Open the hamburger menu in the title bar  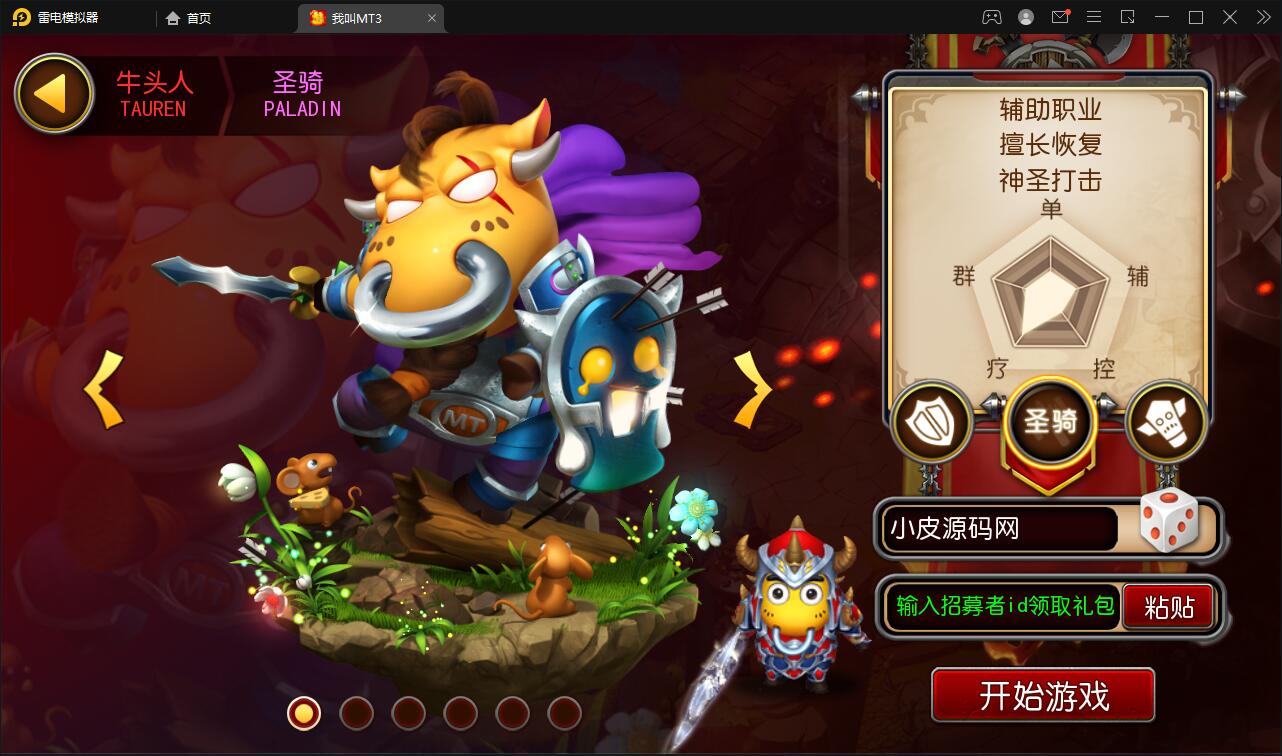pyautogui.click(x=1095, y=17)
